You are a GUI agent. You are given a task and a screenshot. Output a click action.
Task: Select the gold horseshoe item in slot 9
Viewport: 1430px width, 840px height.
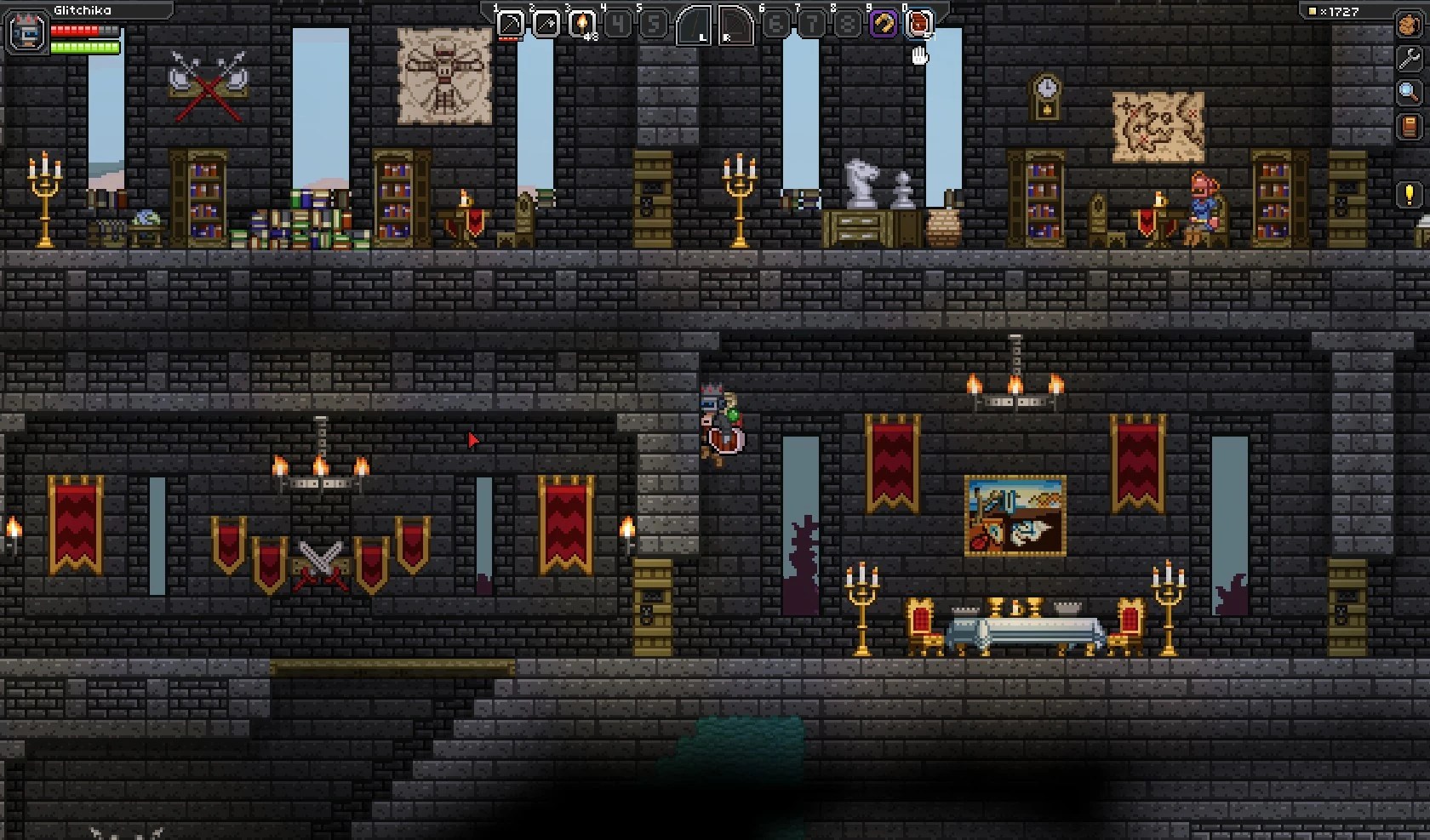[883, 24]
